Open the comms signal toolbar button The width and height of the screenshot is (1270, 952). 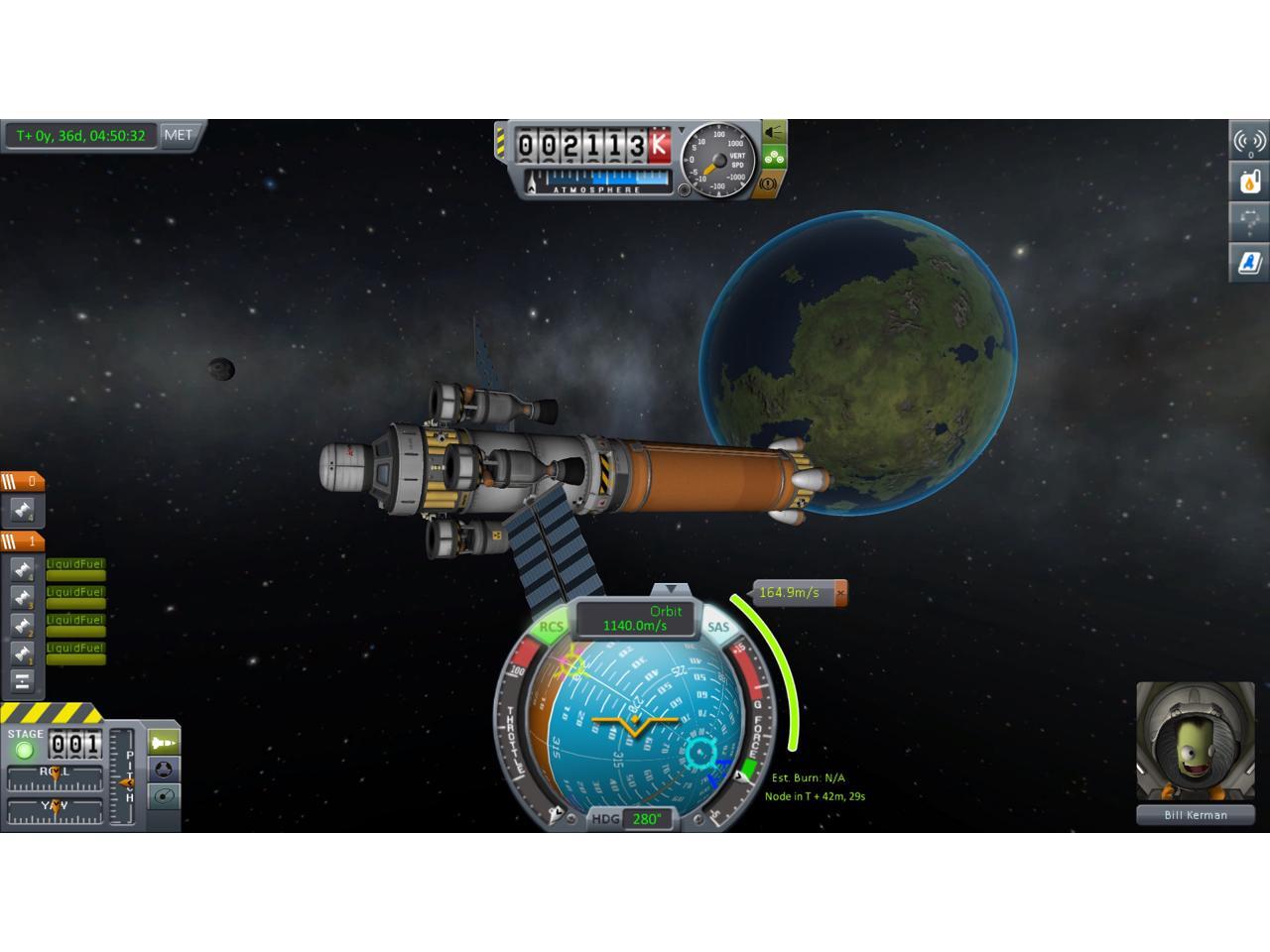(x=1249, y=142)
